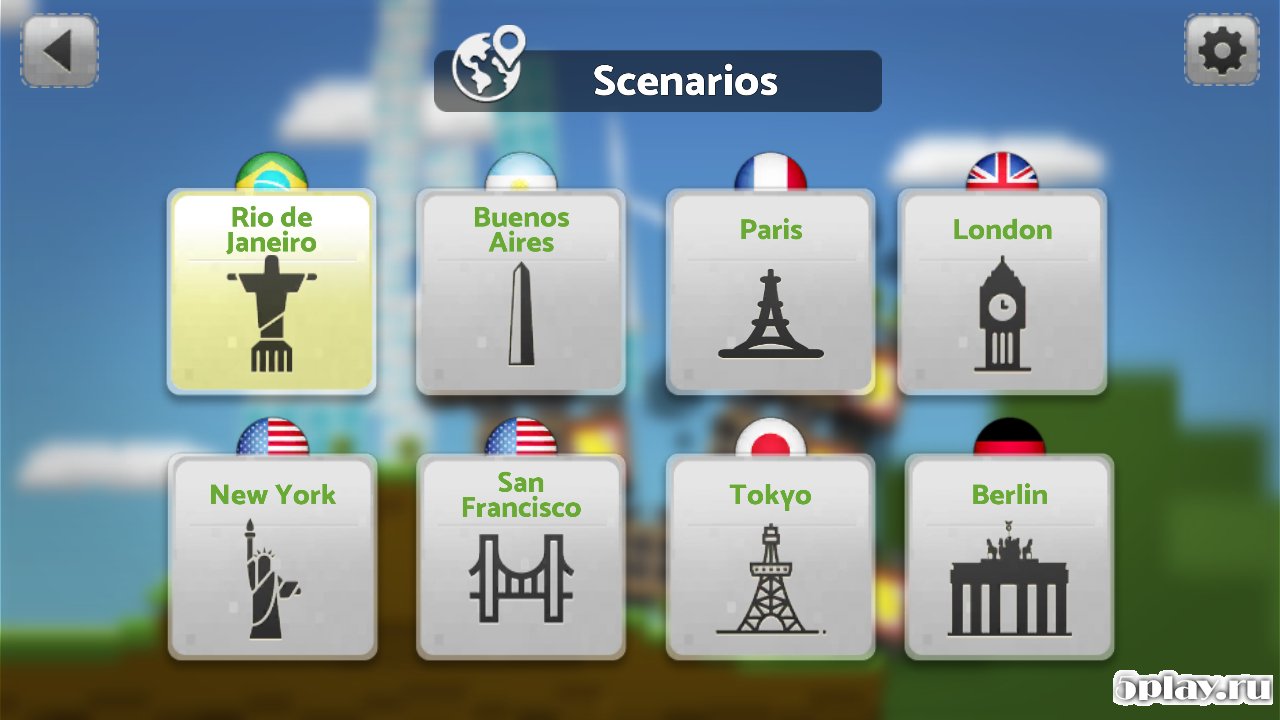Open the gear settings menu
Viewport: 1280px width, 720px height.
1221,50
